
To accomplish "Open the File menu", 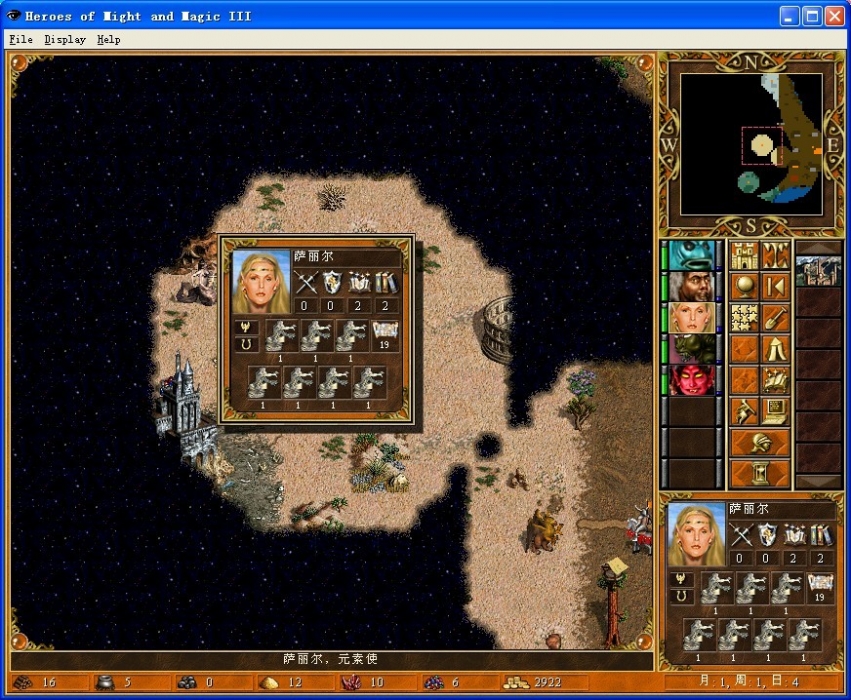I will 20,40.
